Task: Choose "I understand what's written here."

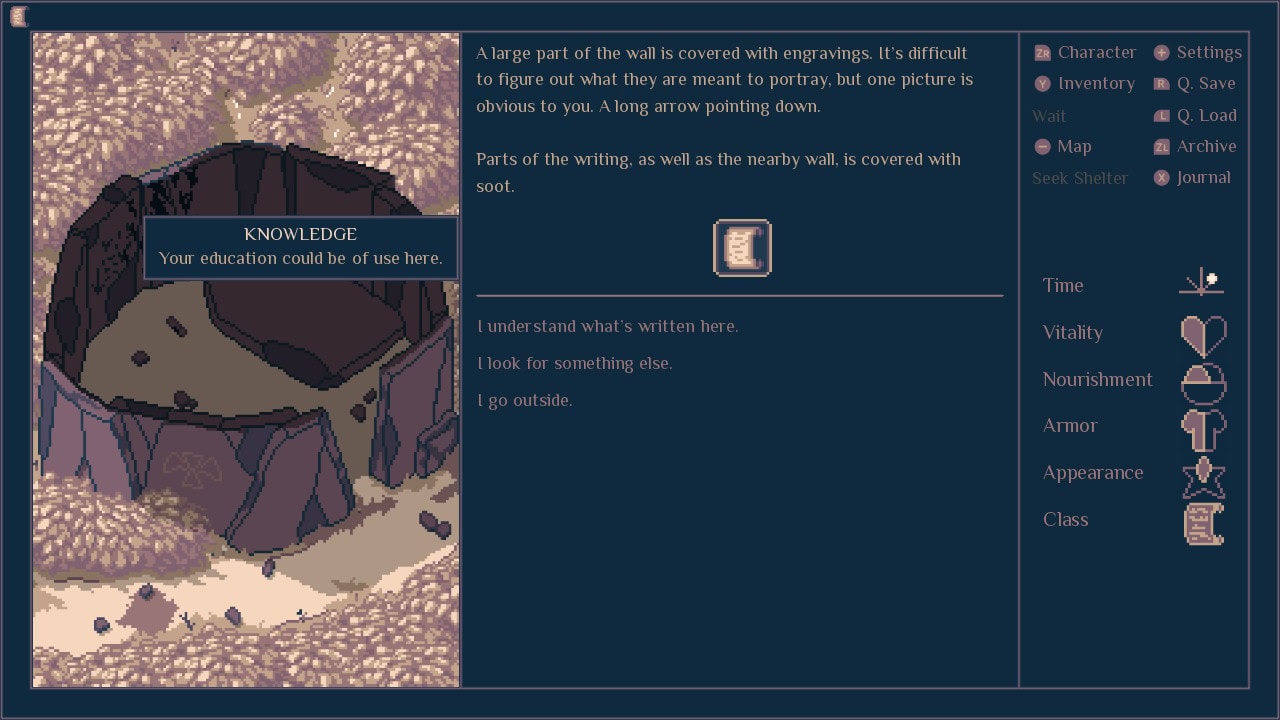Action: [608, 327]
